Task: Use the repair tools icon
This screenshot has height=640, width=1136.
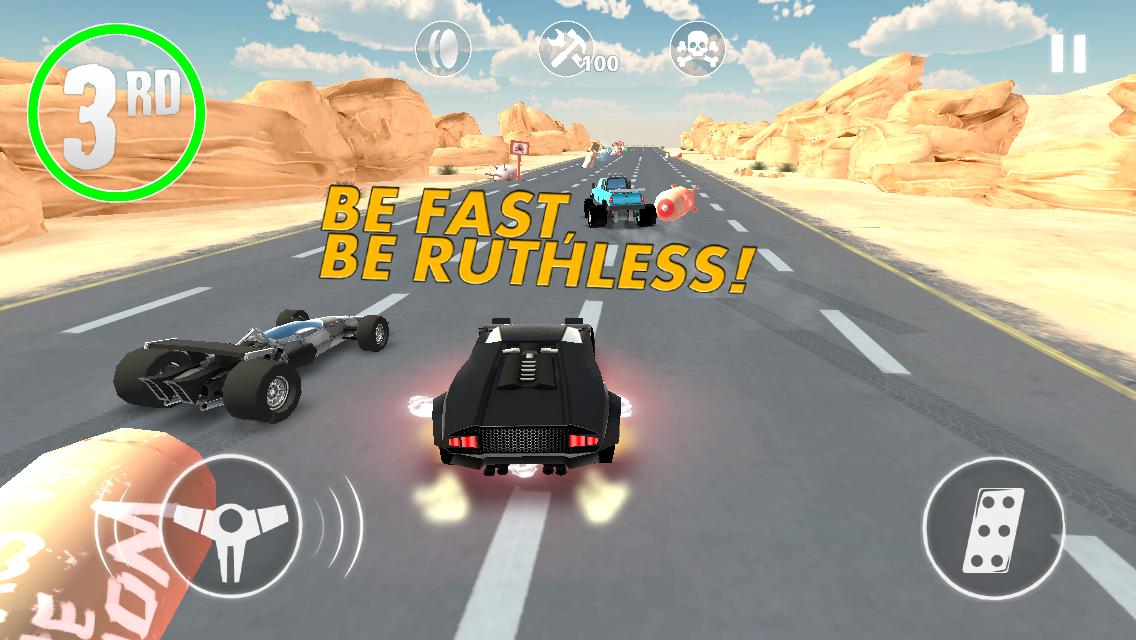Action: [x=568, y=49]
